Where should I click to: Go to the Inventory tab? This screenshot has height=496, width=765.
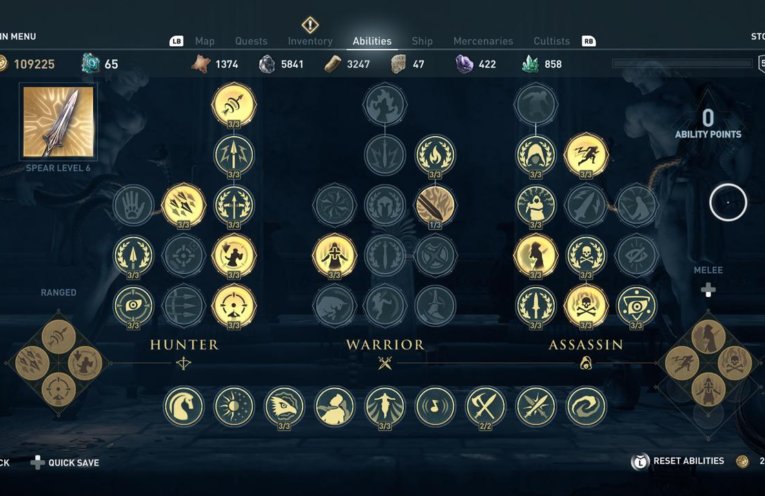point(310,41)
